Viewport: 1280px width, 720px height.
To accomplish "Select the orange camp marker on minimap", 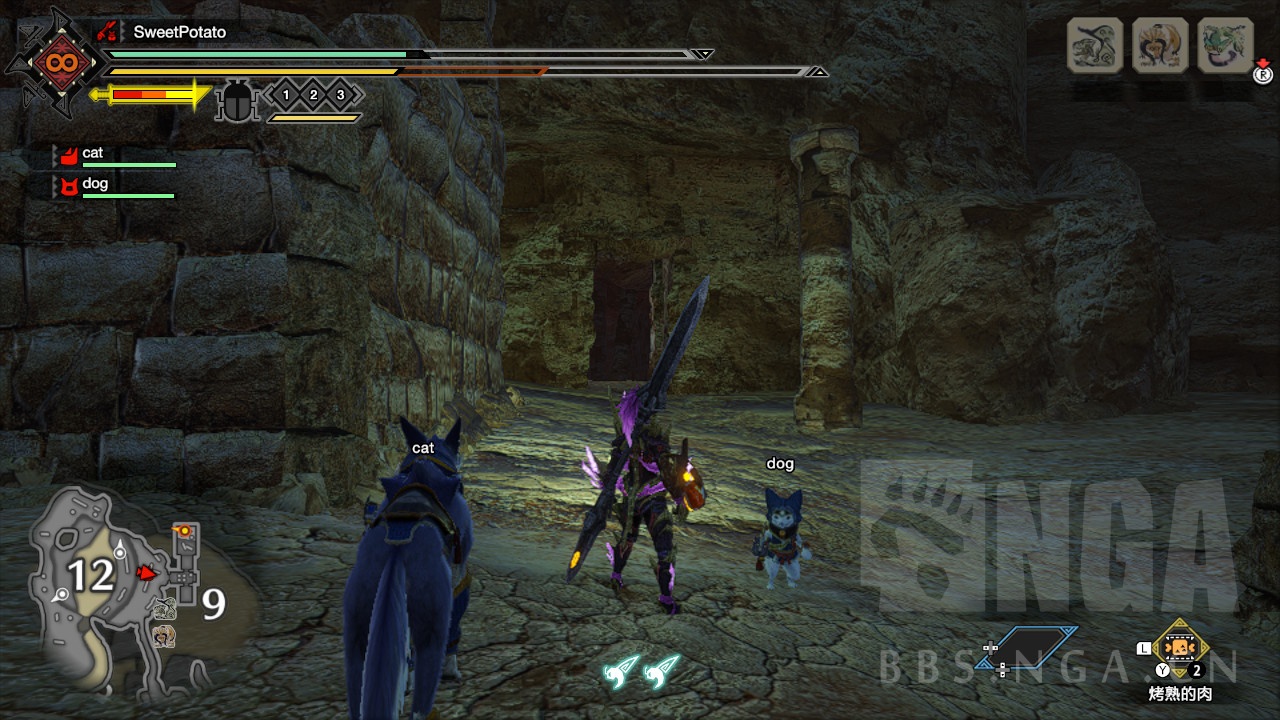I will point(182,530).
